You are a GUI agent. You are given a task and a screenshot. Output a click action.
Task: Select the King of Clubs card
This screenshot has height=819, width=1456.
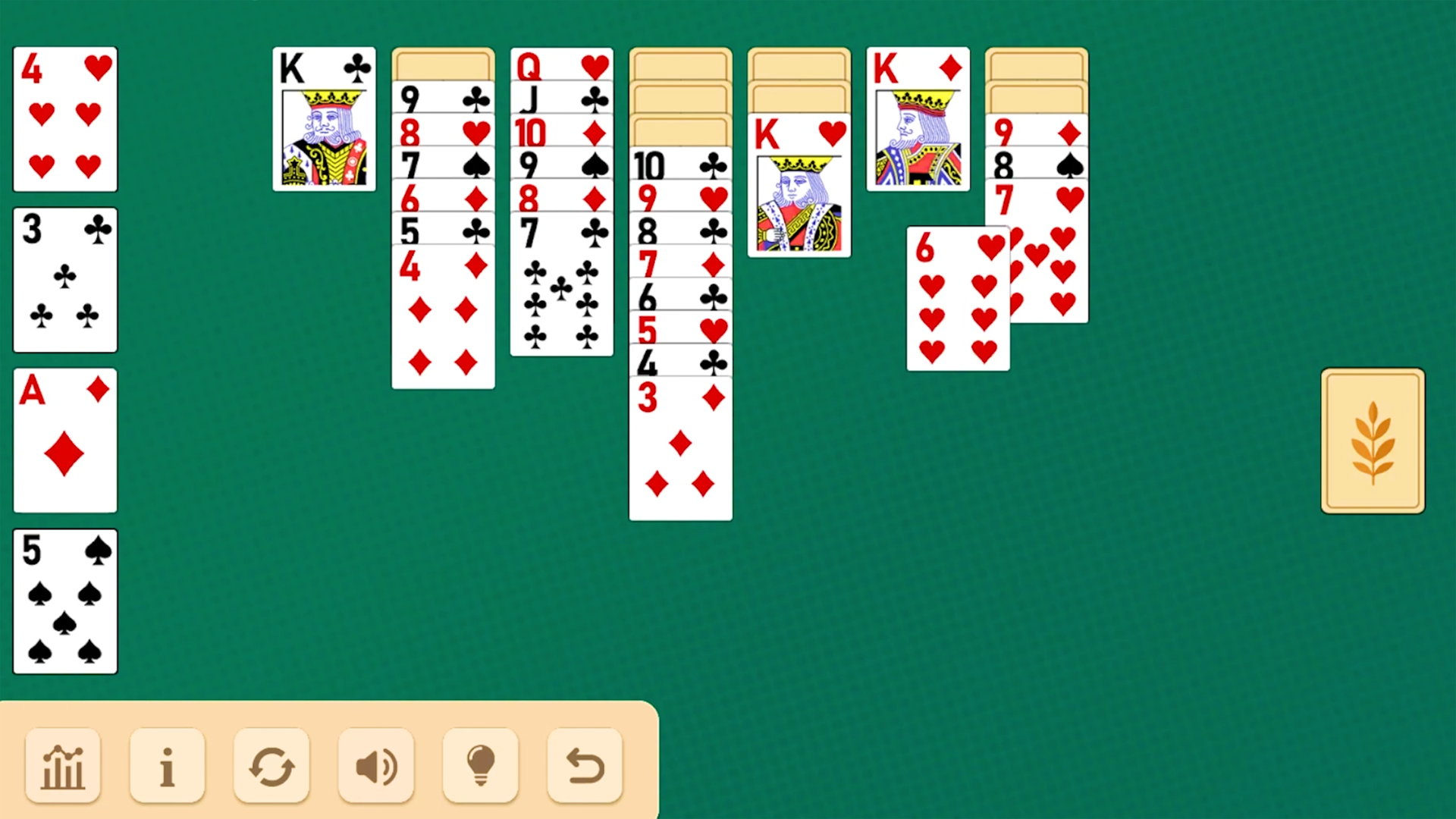[324, 118]
